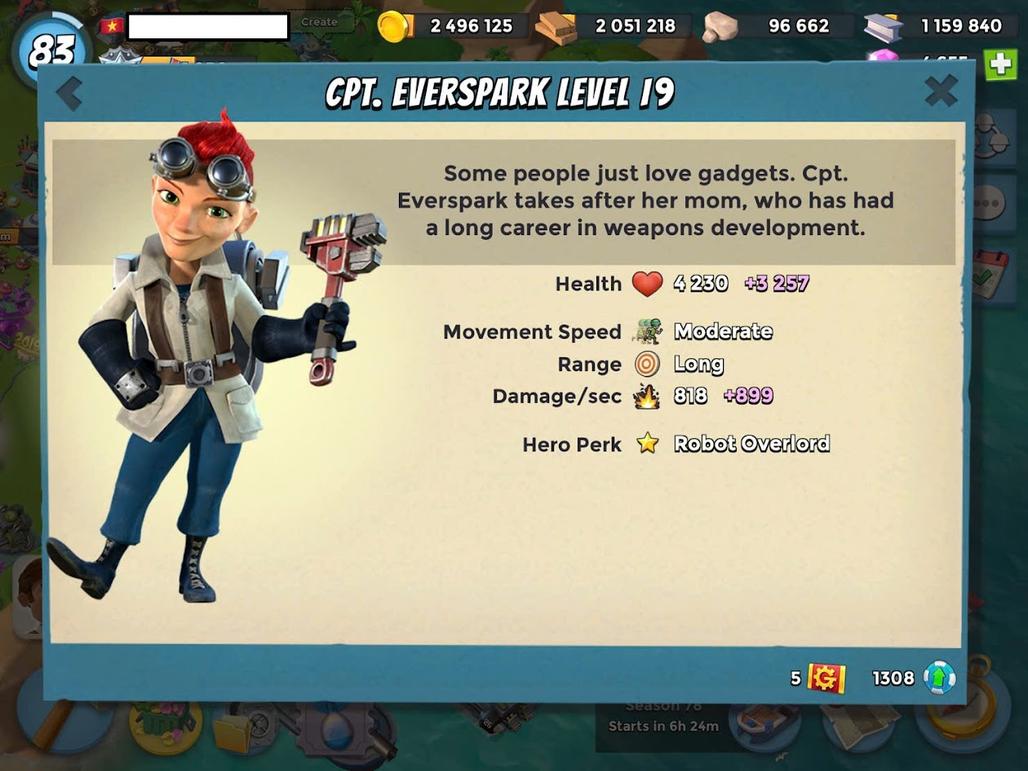The height and width of the screenshot is (771, 1028).
Task: Go back with the left arrow
Action: click(69, 94)
